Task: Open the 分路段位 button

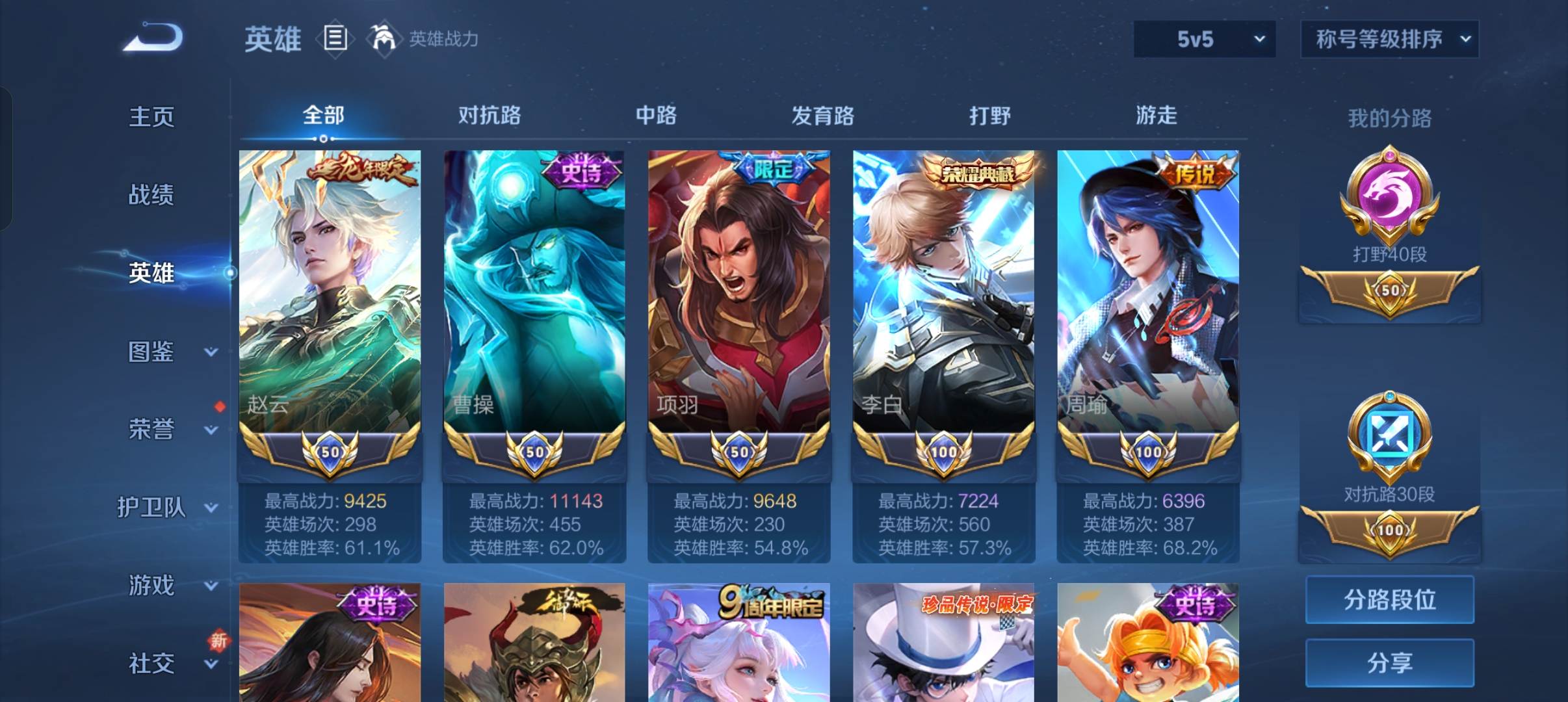Action: [1389, 599]
